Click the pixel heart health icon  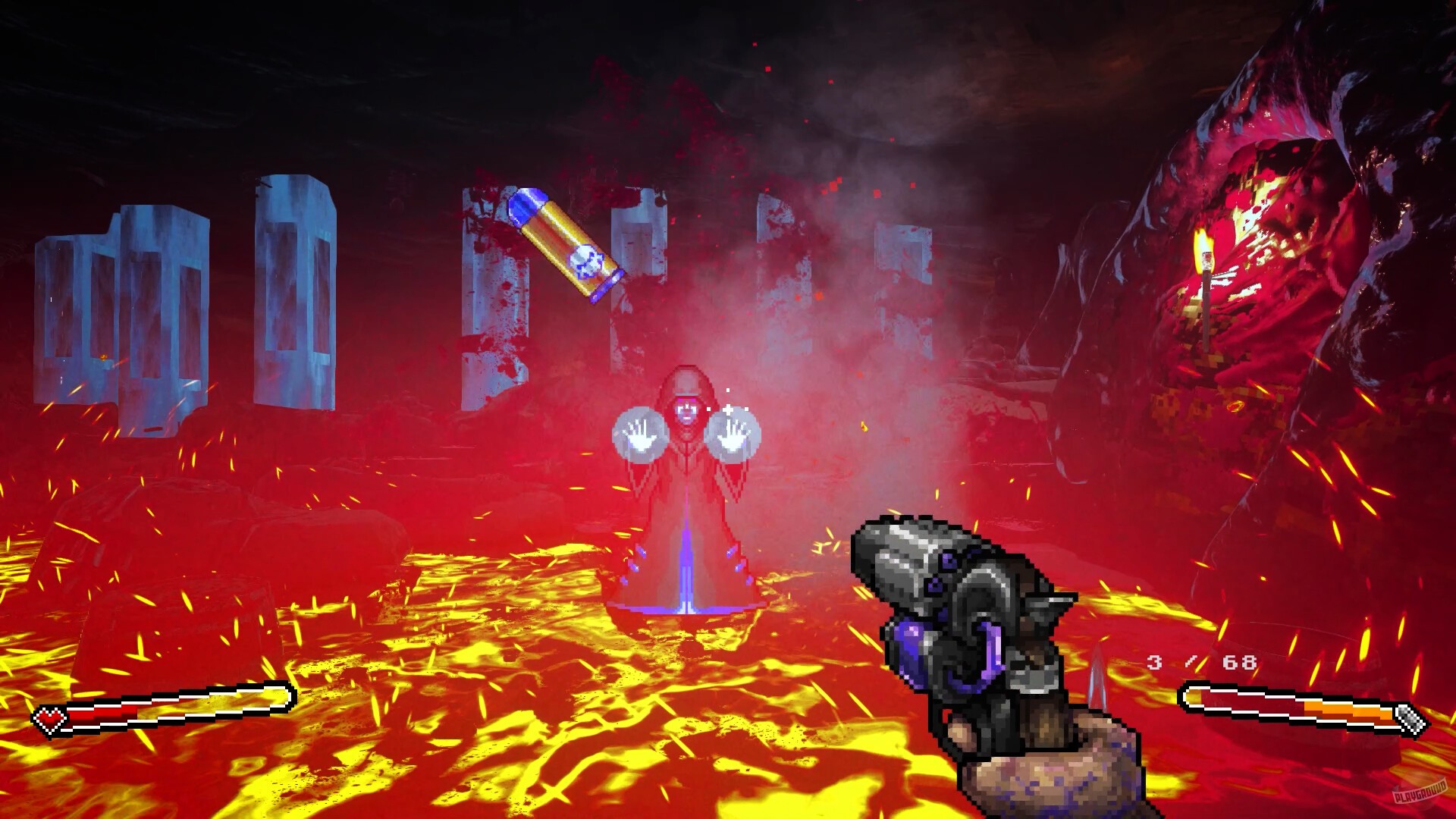tap(49, 719)
